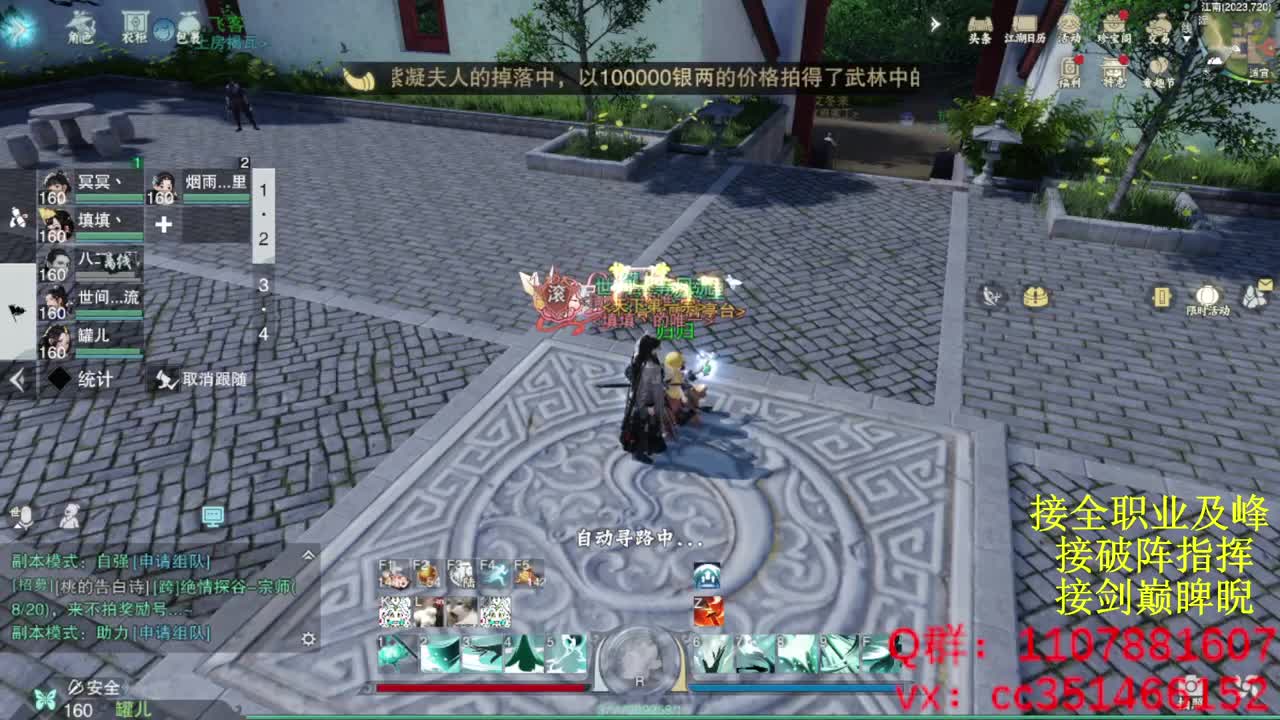
Task: Open the 头条 headlines menu
Action: [x=978, y=22]
